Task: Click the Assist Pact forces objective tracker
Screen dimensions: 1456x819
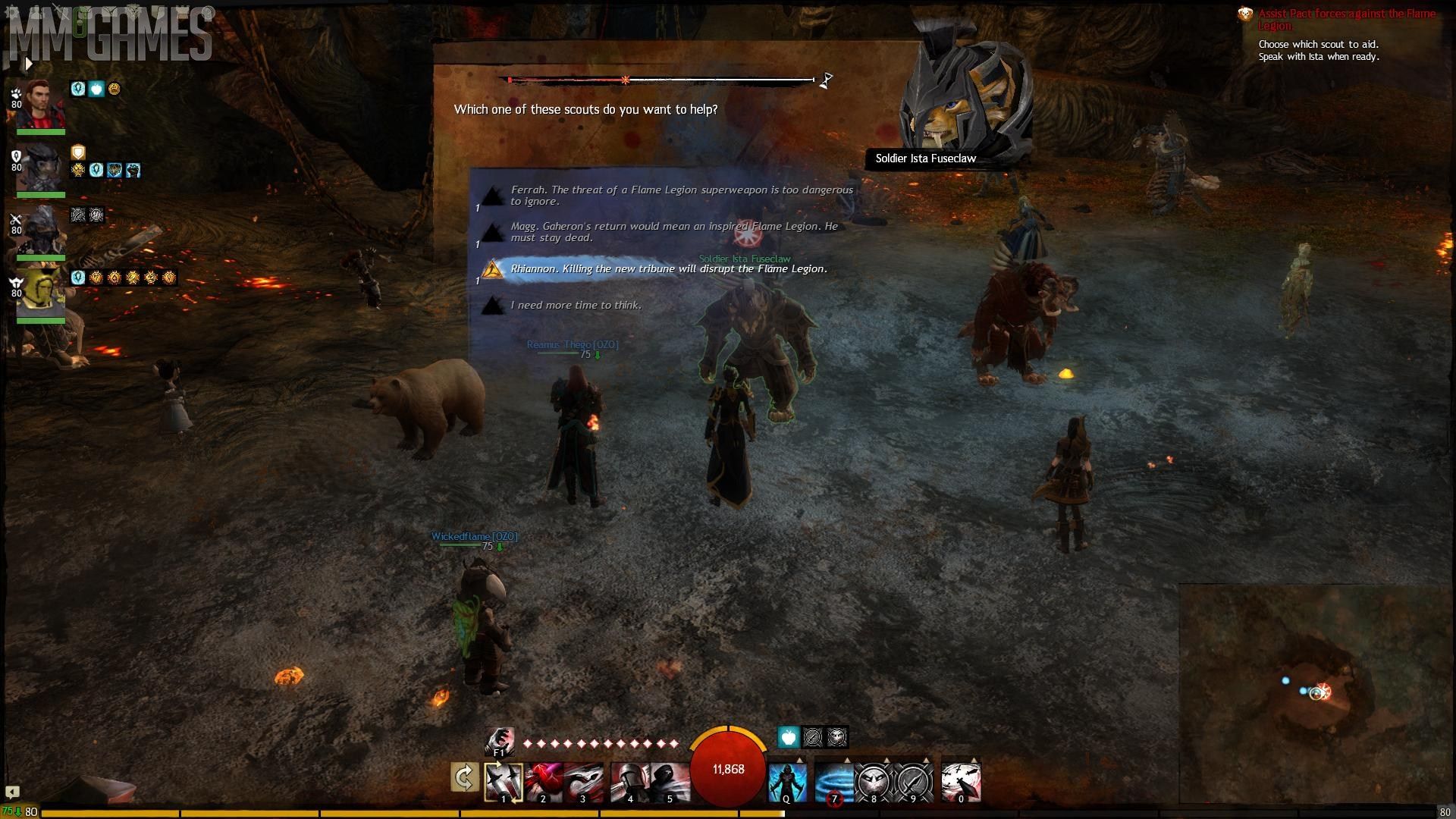Action: point(1347,20)
